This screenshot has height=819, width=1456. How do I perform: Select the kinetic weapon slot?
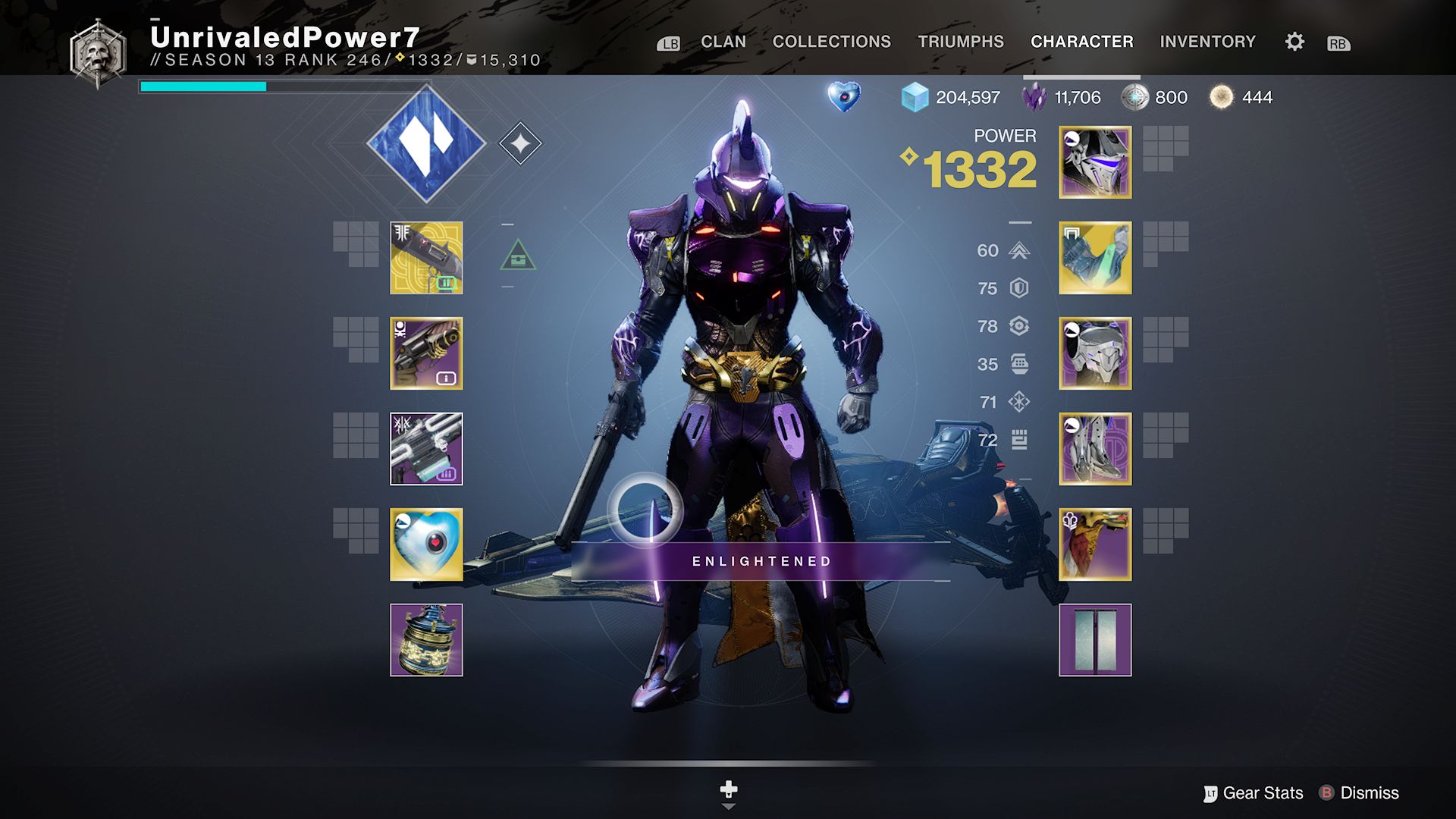(426, 258)
